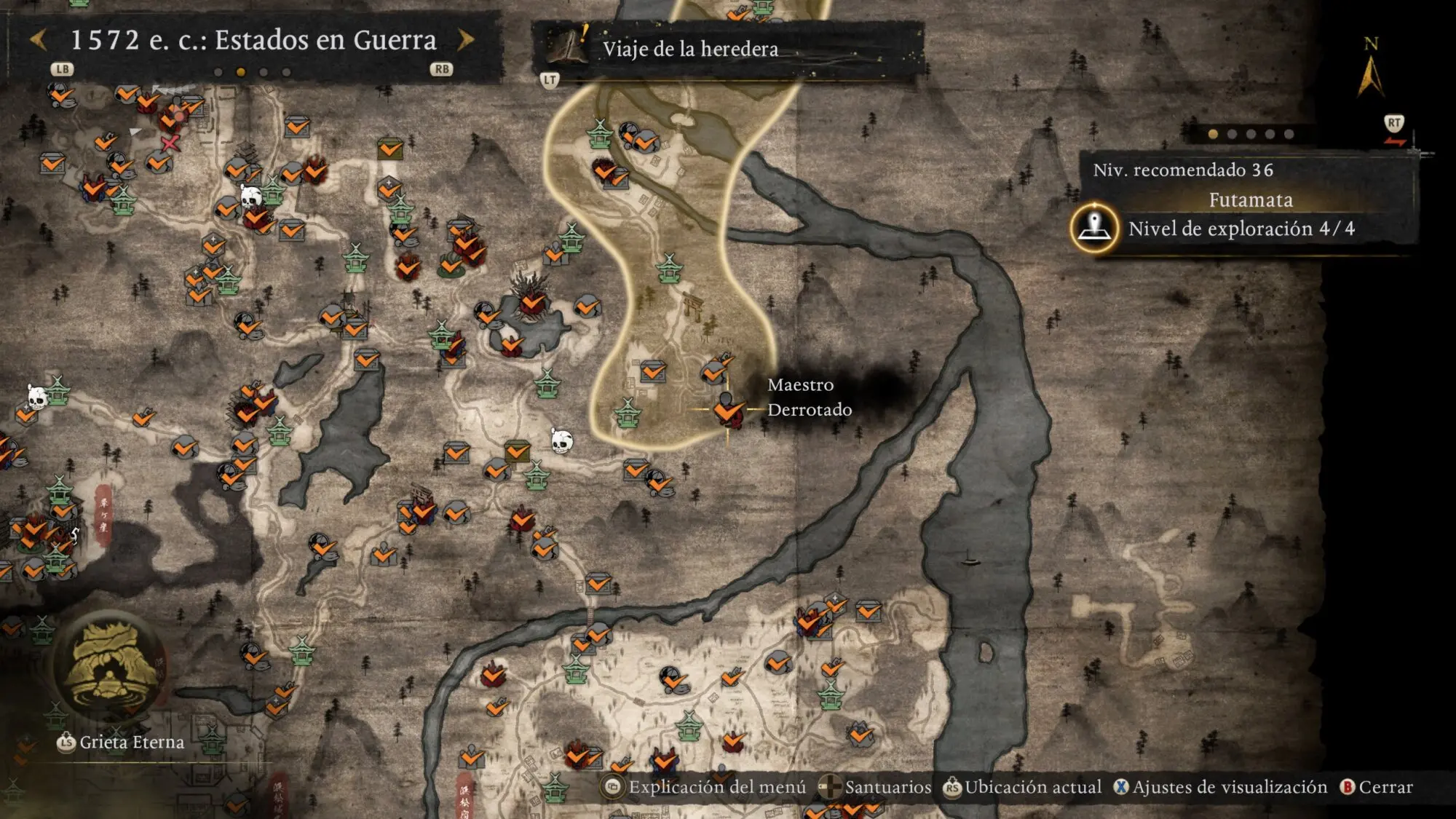Switch to the previous era with left arrow
Image resolution: width=1456 pixels, height=819 pixels.
point(39,40)
